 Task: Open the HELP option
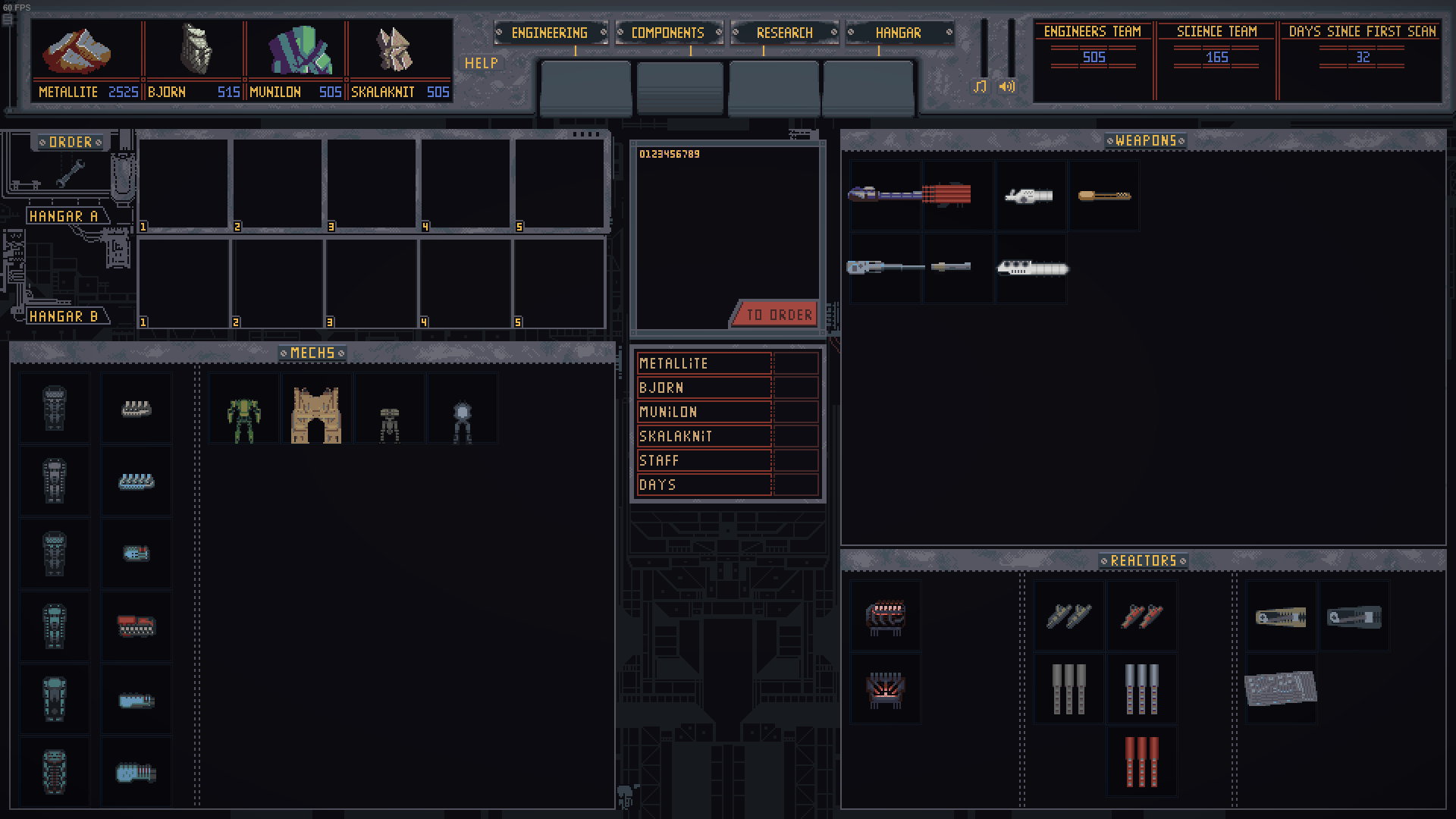click(480, 64)
